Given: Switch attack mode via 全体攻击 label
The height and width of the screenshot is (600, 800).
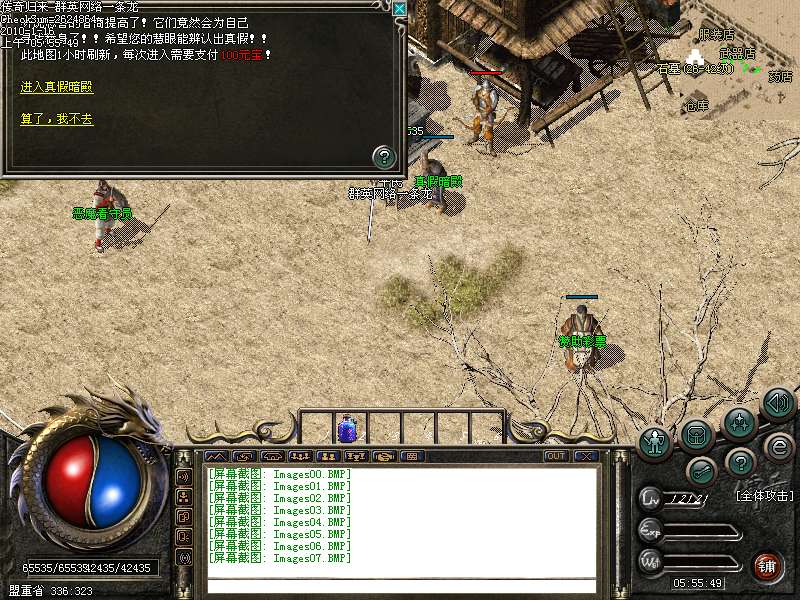Looking at the screenshot, I should tap(764, 496).
